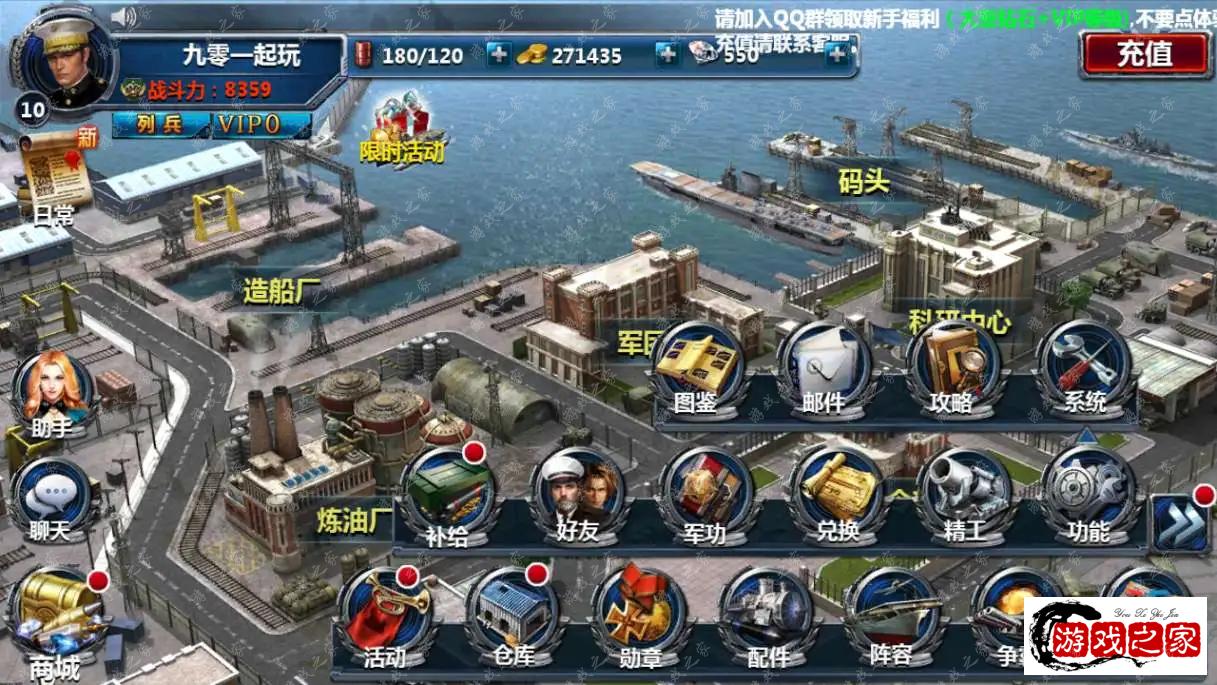
Task: Toggle the sound speaker icon
Action: pos(123,17)
